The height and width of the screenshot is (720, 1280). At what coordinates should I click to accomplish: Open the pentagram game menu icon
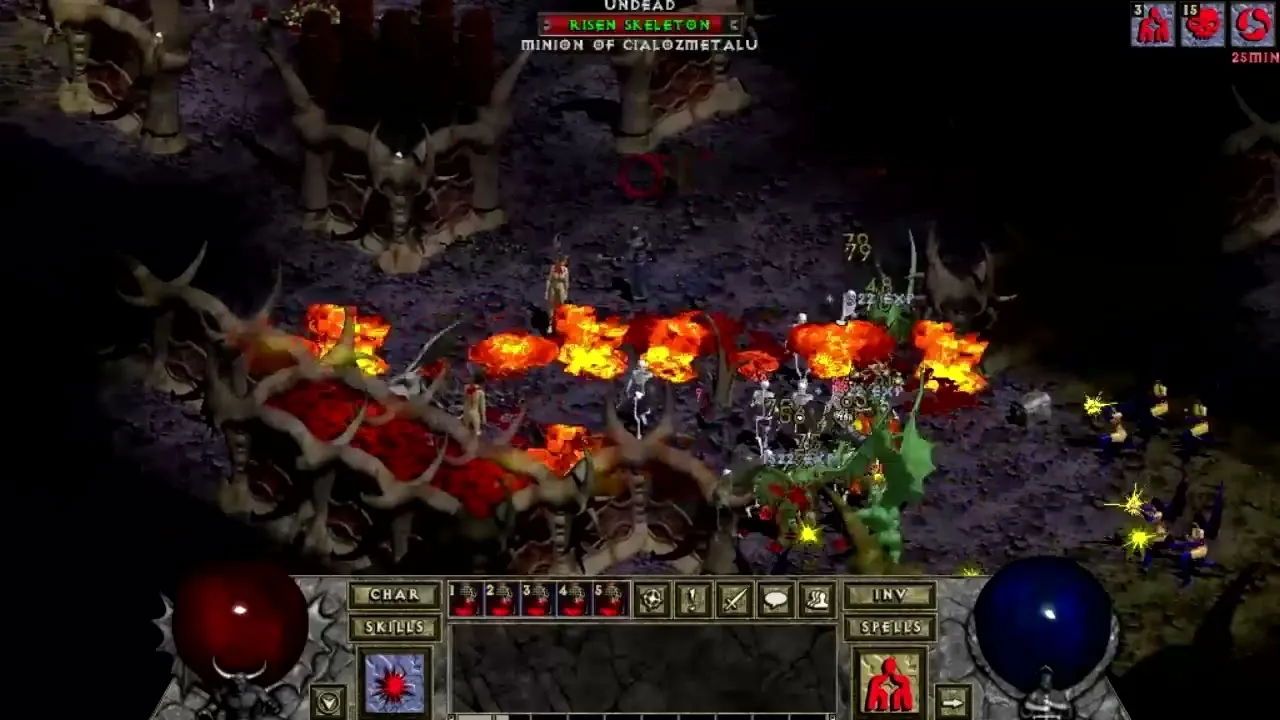click(652, 597)
